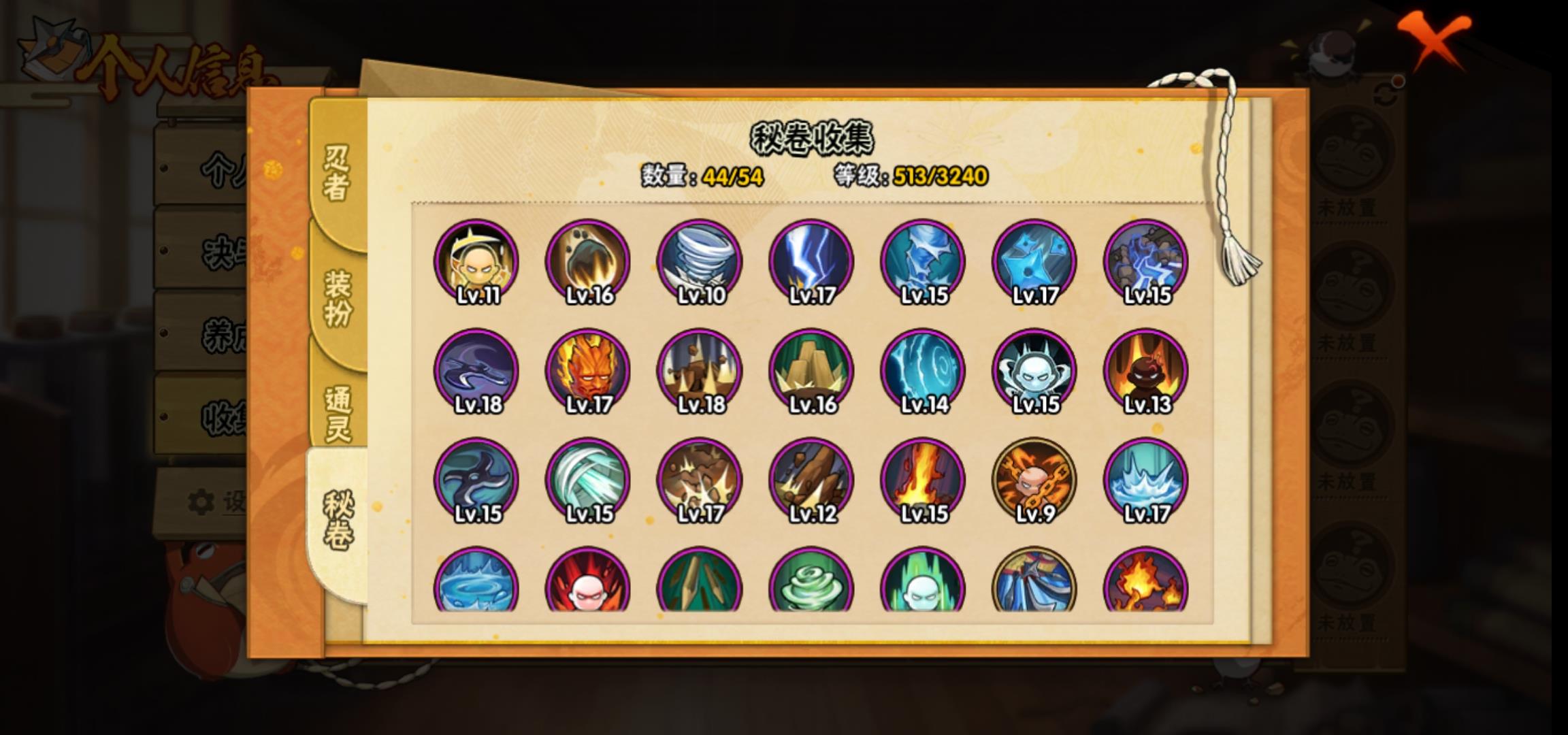The image size is (1568, 735).
Task: Select the 秘卷 tab
Action: (x=337, y=521)
